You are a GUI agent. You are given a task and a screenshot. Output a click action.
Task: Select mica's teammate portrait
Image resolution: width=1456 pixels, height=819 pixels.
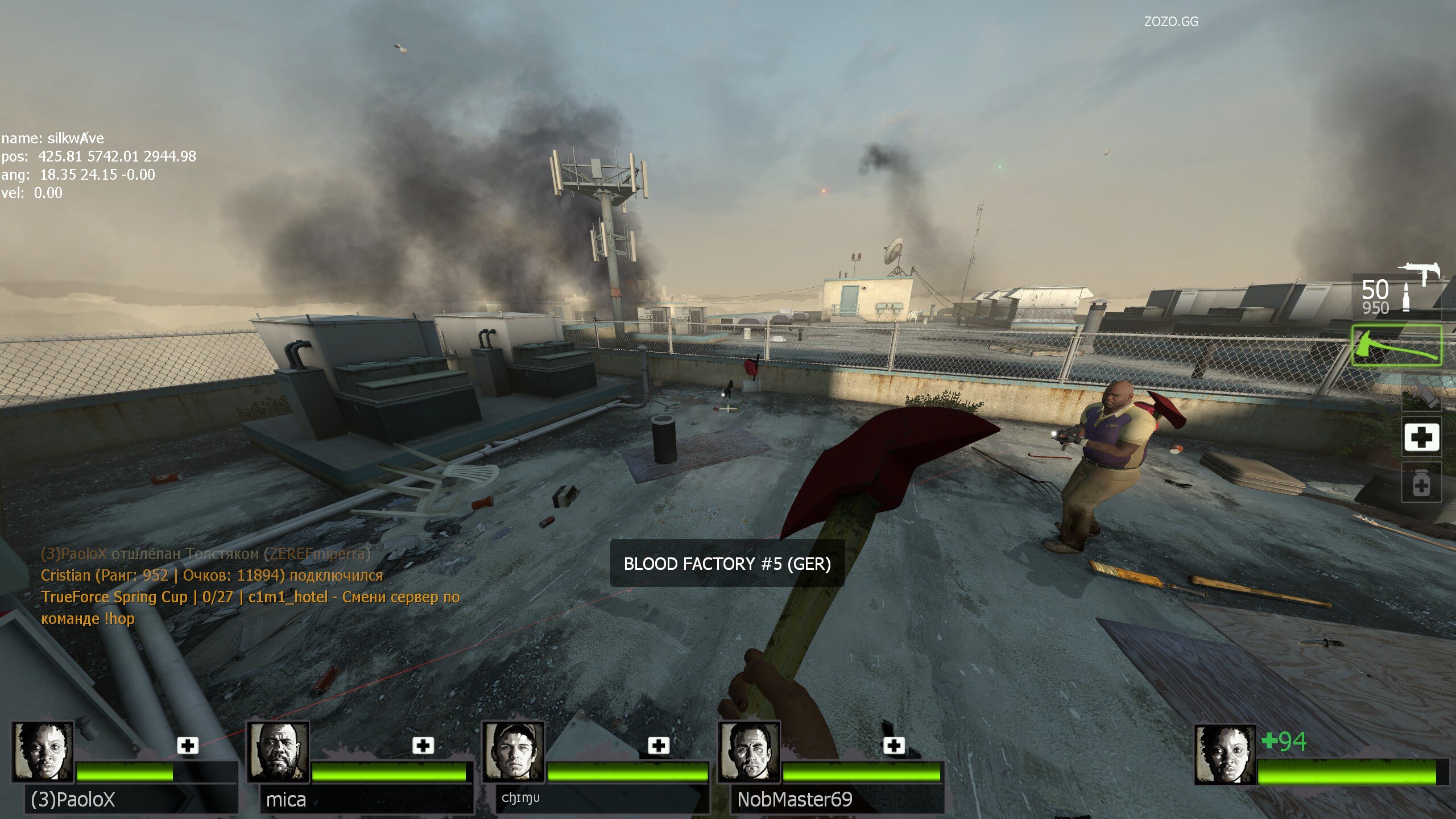[278, 752]
